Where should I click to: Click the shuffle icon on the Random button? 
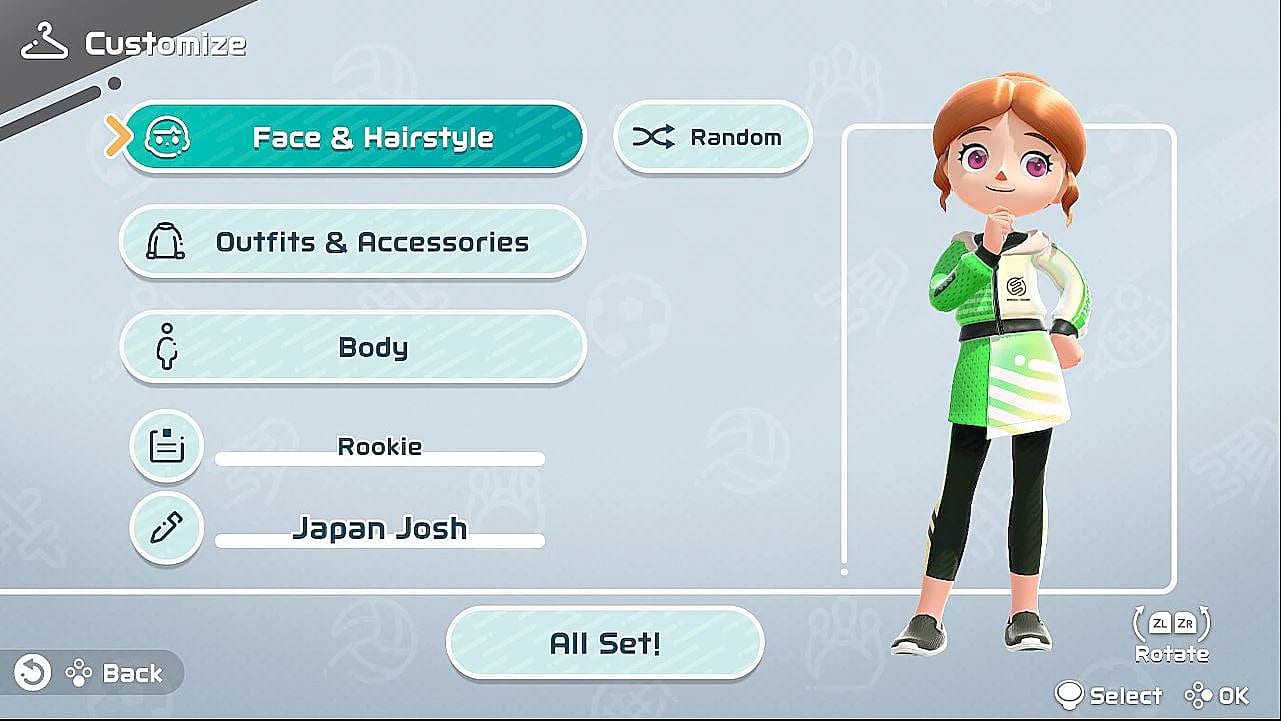click(x=652, y=137)
